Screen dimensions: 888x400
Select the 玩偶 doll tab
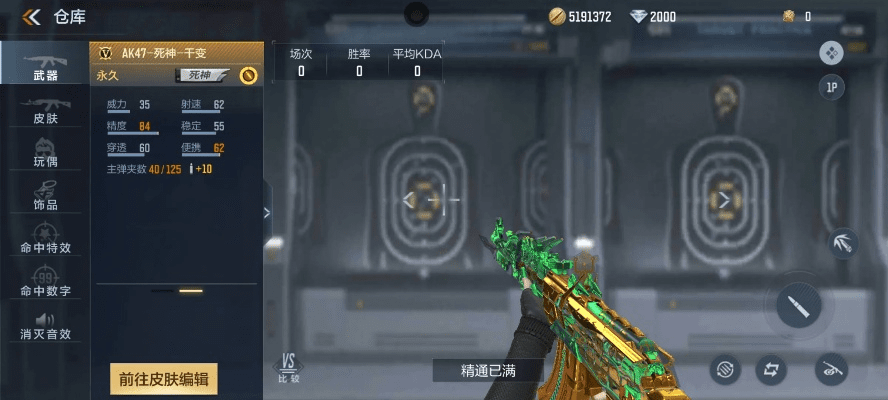pos(45,151)
